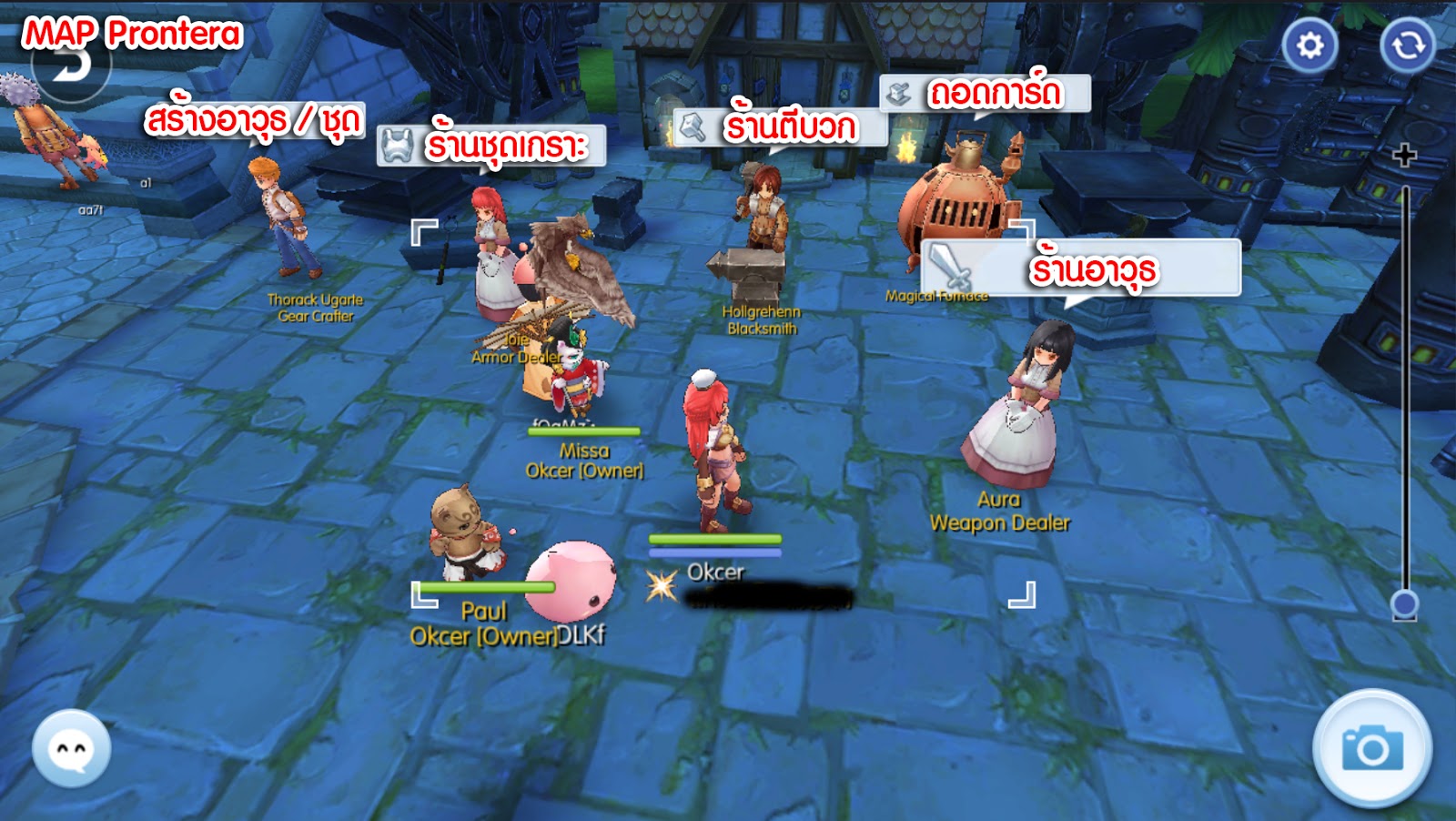Tap the hammer icon on the refine shop label

coord(693,125)
